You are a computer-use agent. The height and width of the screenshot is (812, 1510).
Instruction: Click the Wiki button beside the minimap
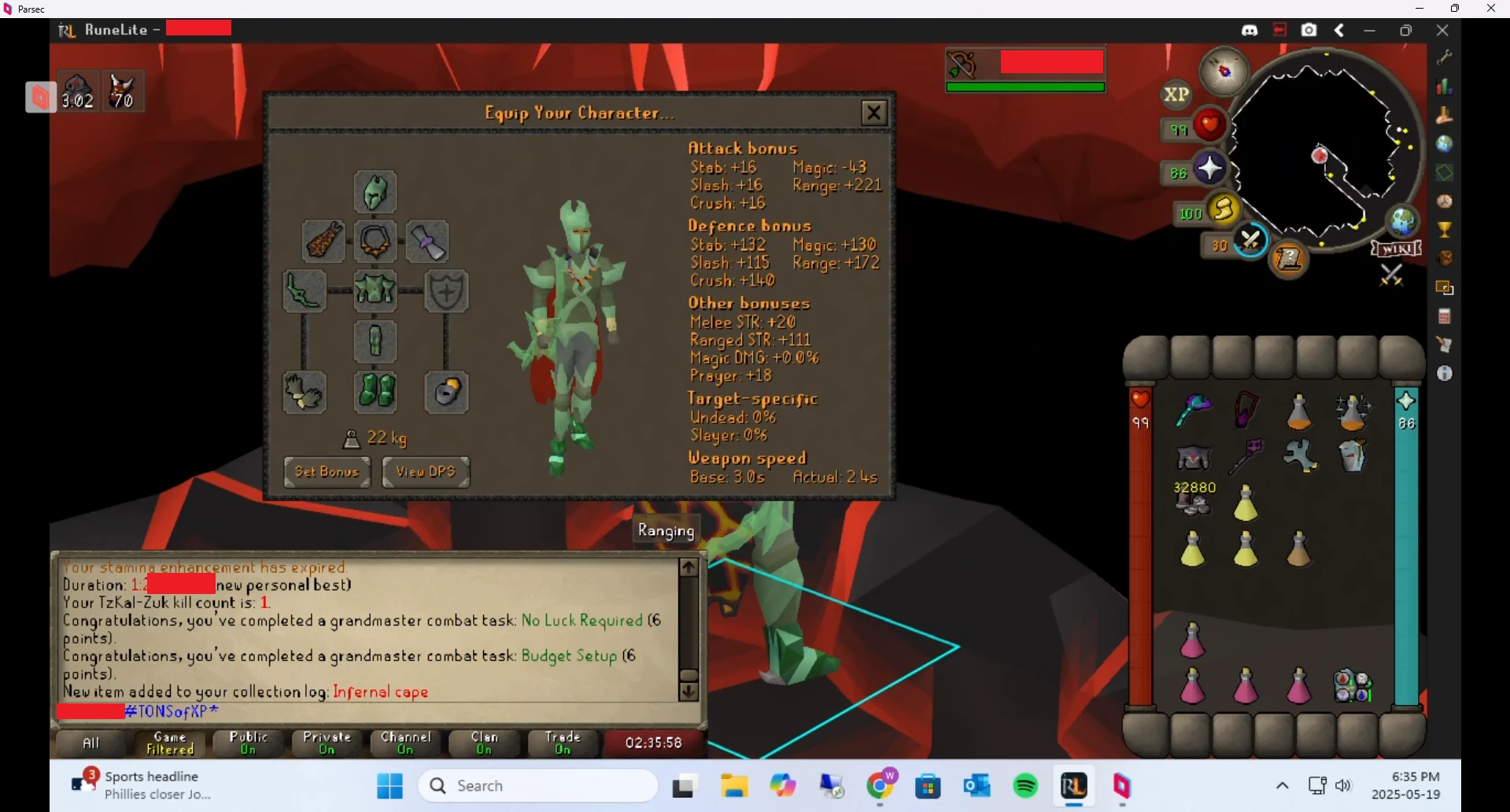pos(1395,249)
